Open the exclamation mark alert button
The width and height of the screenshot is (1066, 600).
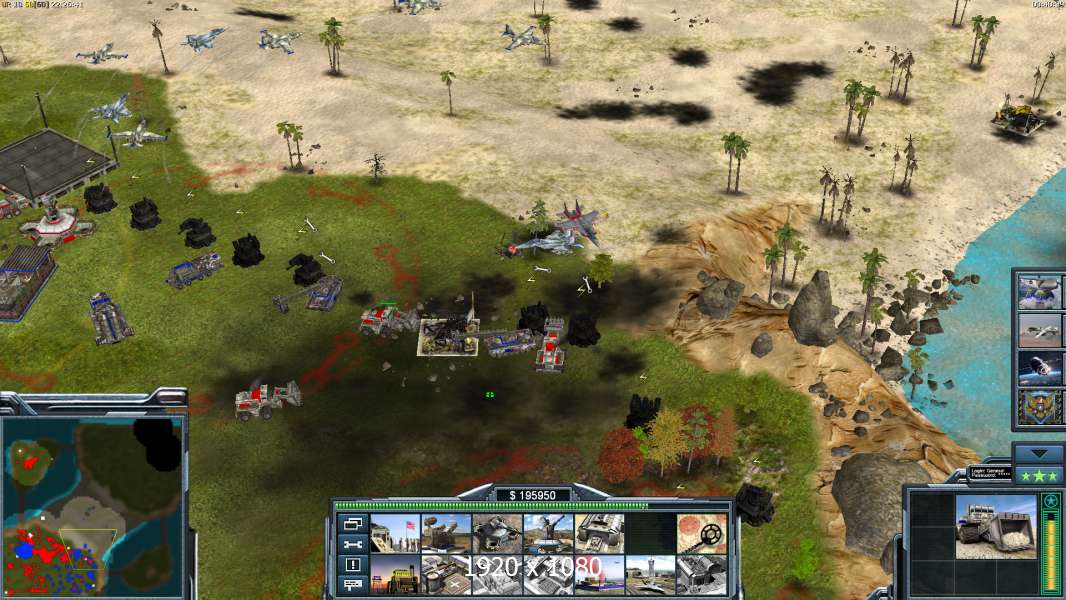(351, 564)
